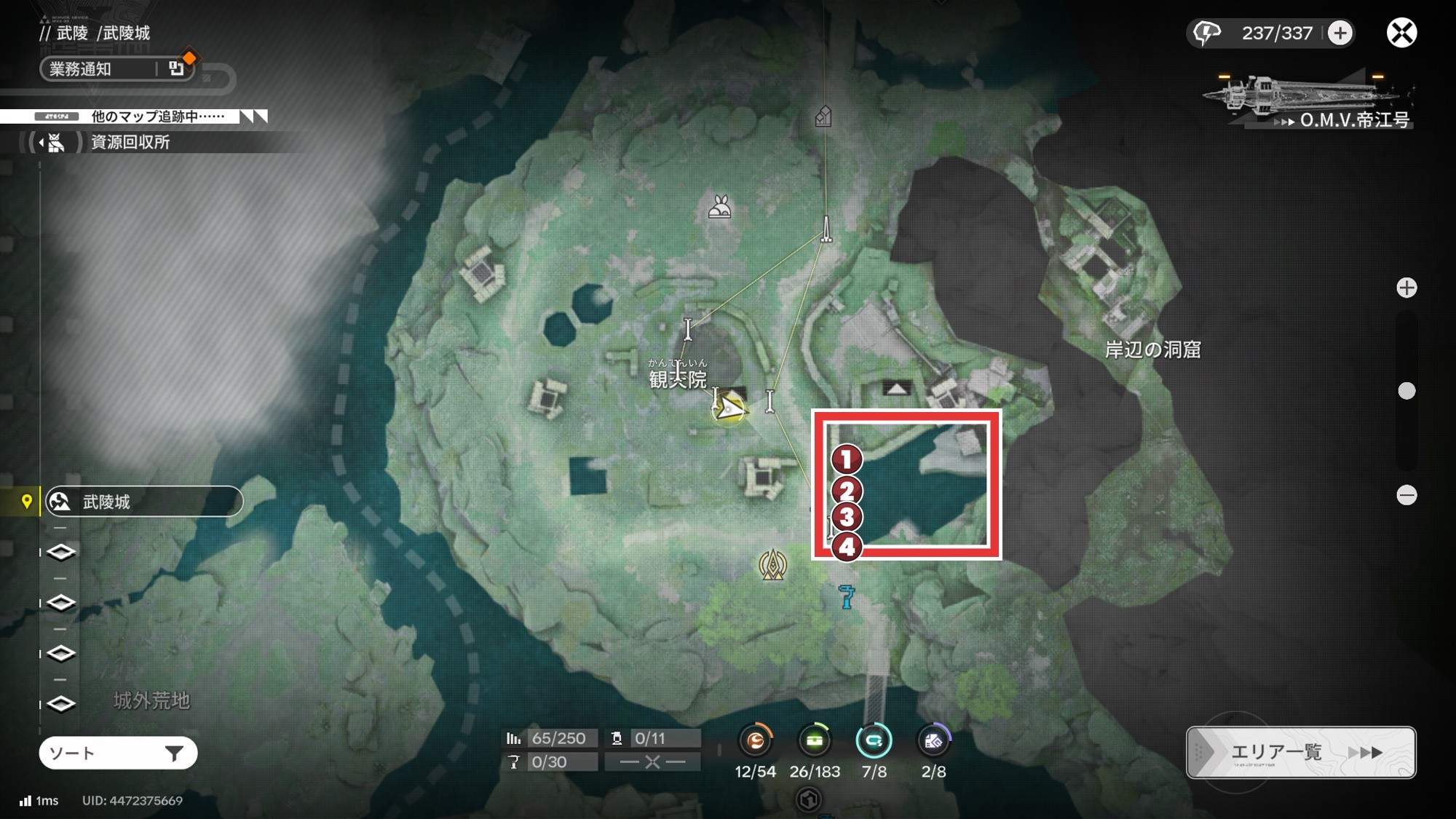The height and width of the screenshot is (819, 1456).
Task: Travel to O.M.V.帝江号 ship
Action: click(1310, 102)
